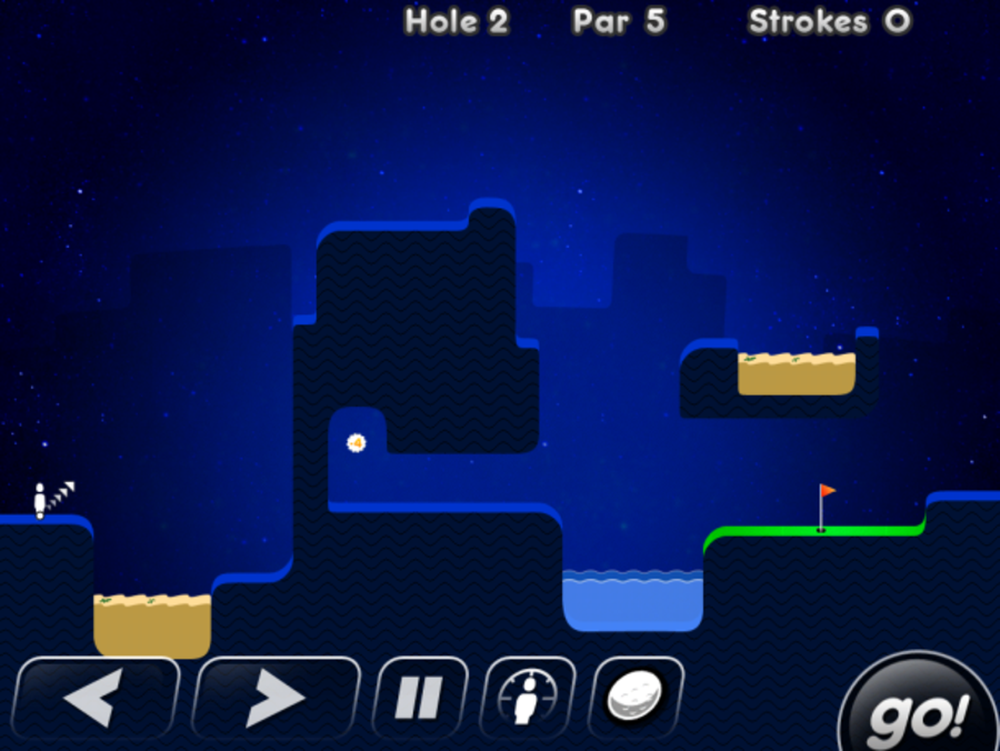Tap the left arrow aim button
1000x751 pixels.
[x=97, y=697]
